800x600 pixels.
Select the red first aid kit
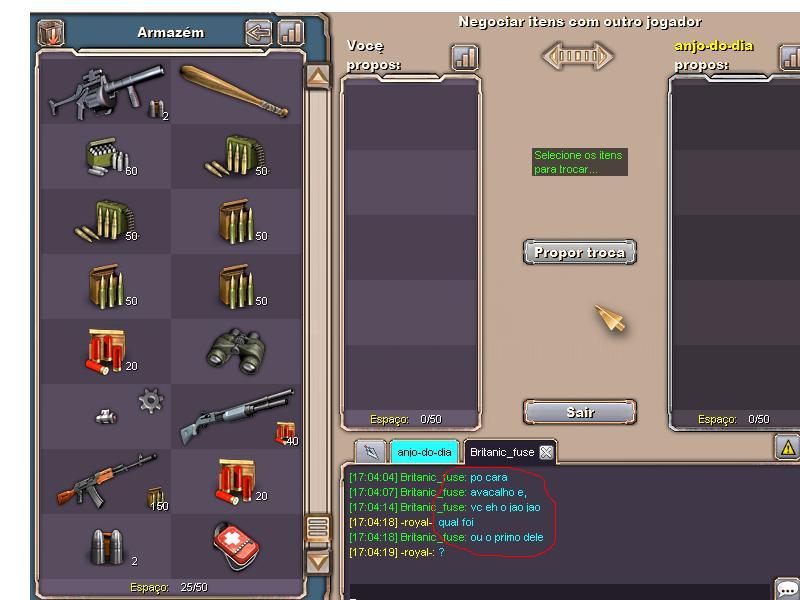[x=236, y=546]
